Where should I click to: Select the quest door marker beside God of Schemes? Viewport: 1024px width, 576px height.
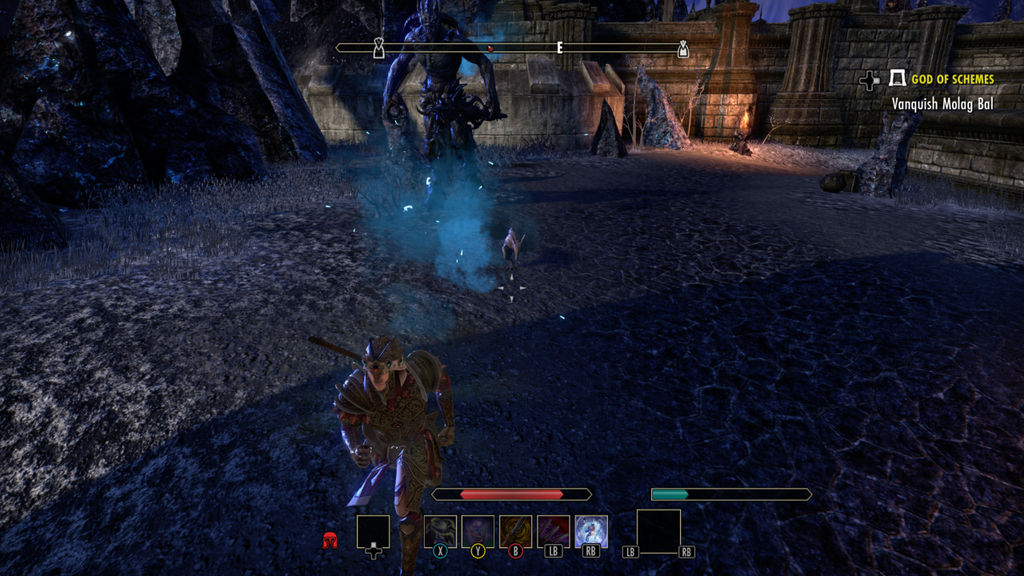pos(897,79)
